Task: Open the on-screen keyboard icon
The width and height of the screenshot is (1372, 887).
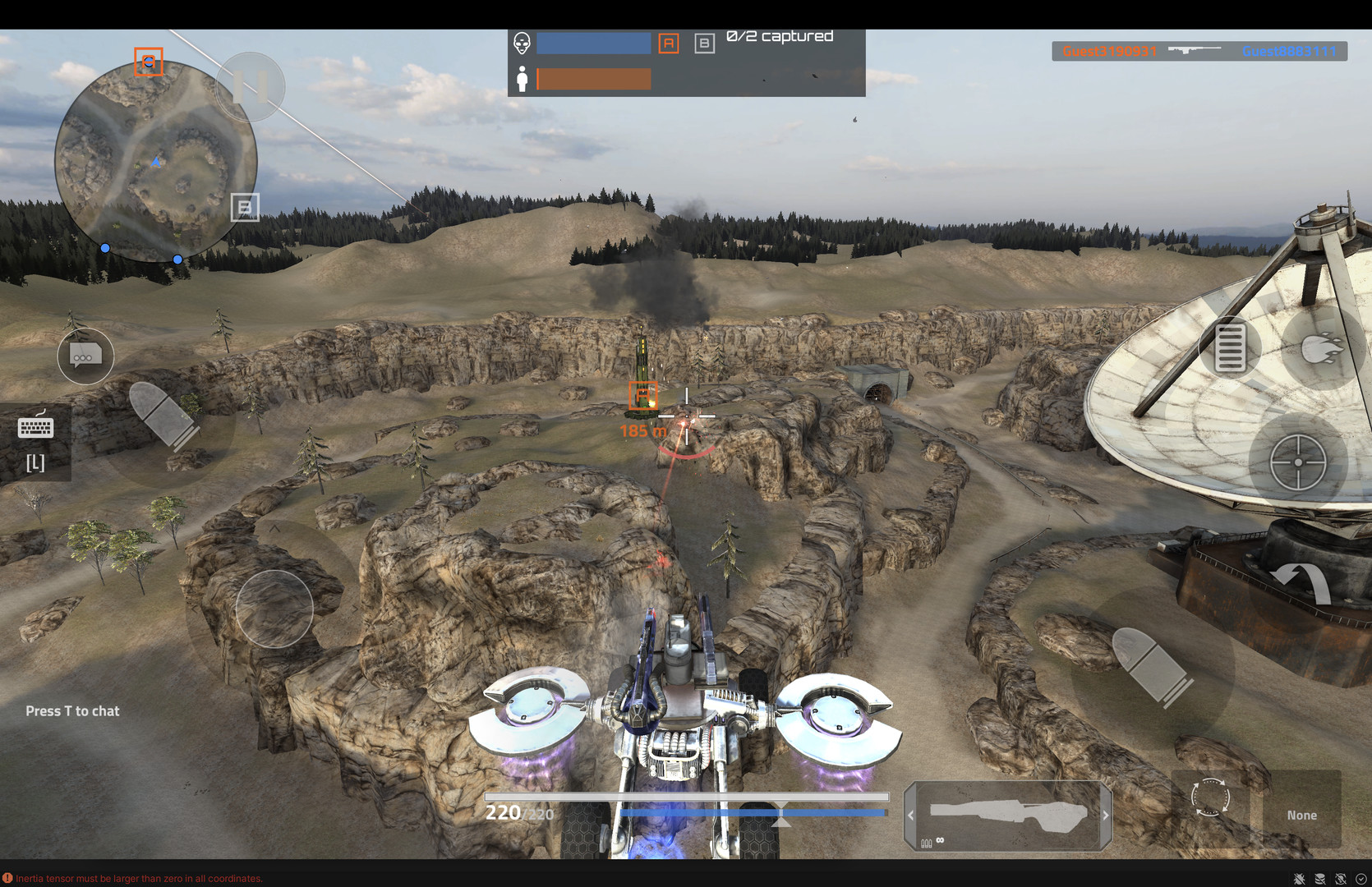Action: [35, 426]
